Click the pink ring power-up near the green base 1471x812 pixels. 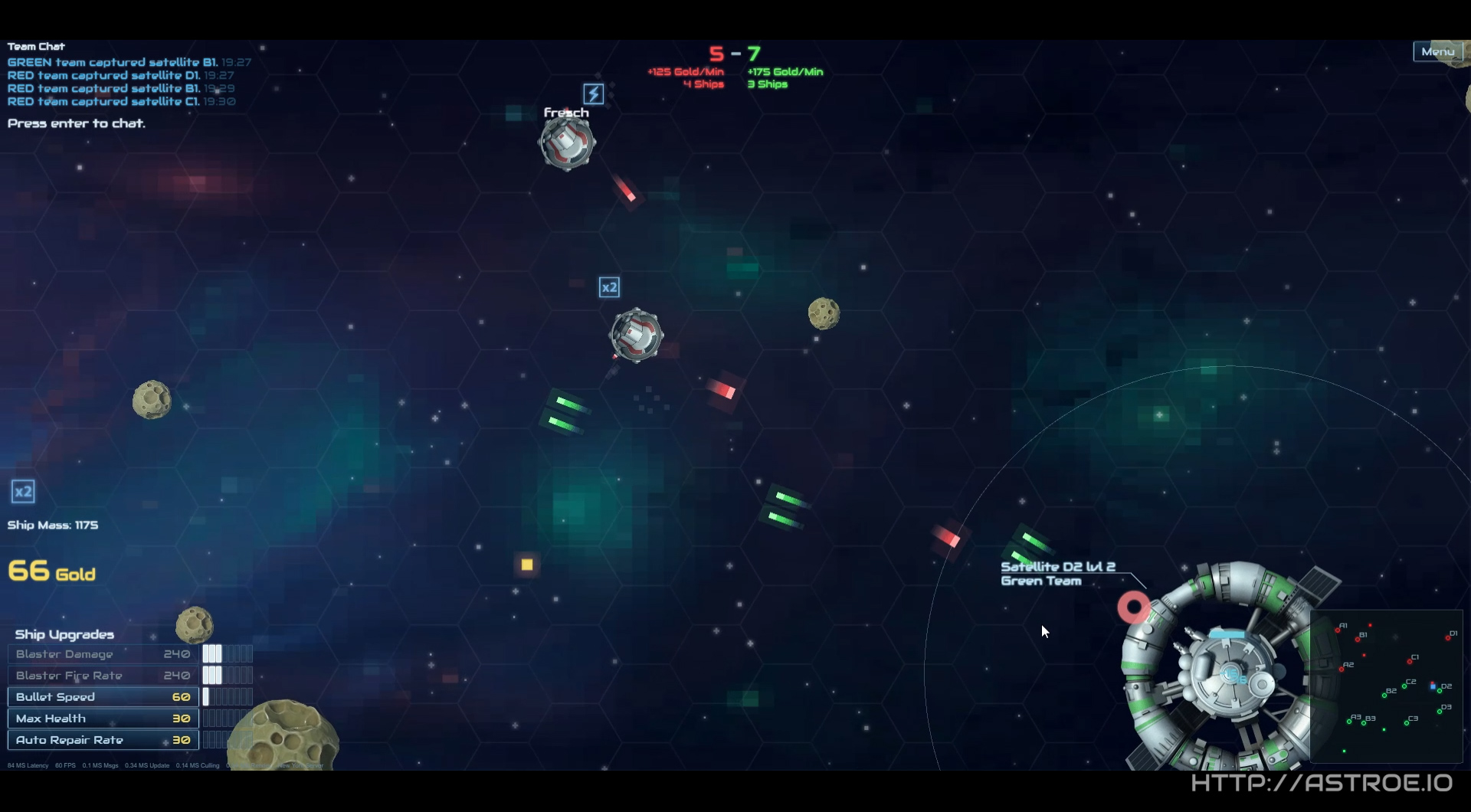tap(1133, 608)
